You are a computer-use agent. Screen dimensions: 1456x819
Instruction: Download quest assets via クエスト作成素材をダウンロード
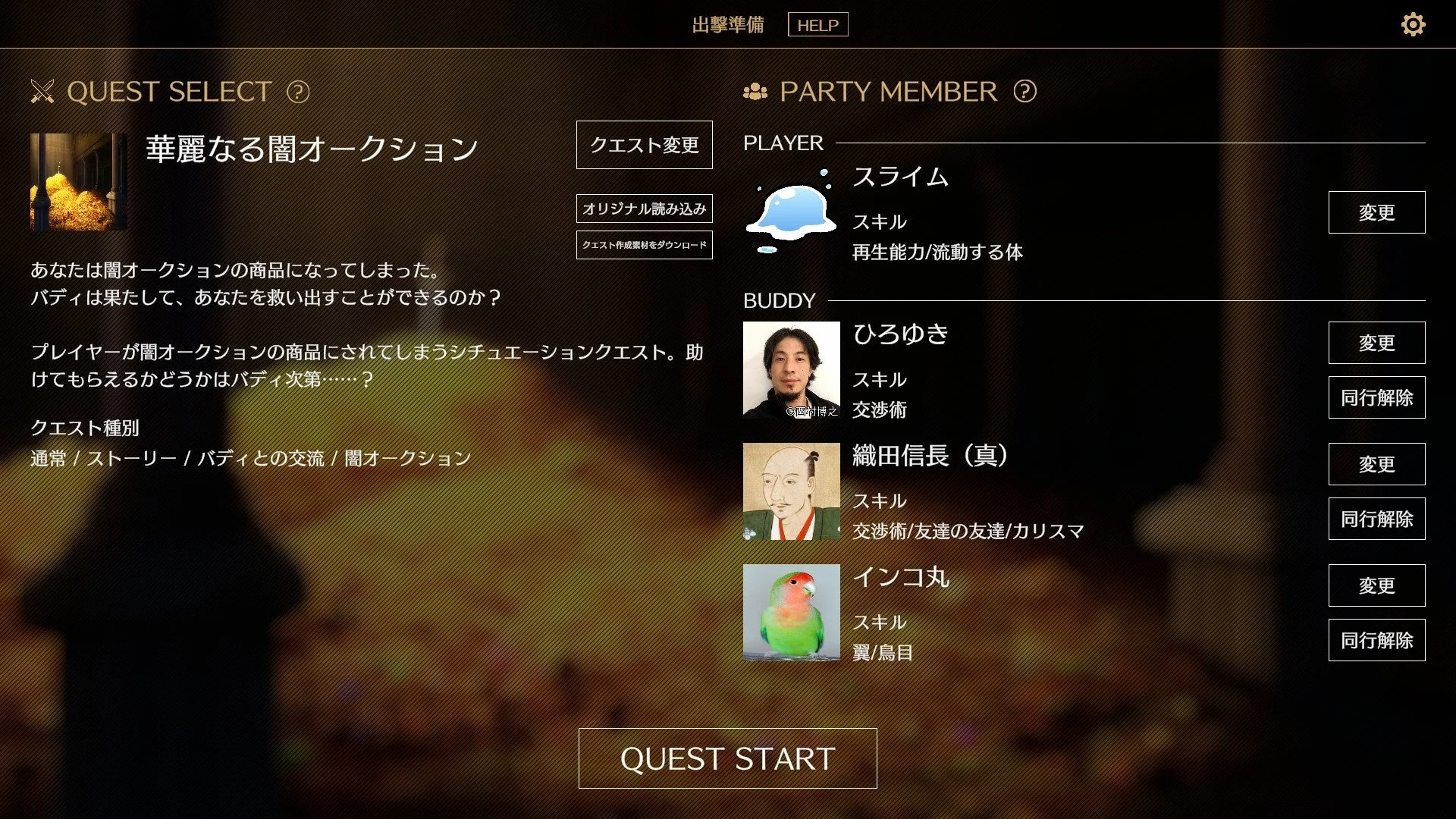point(644,245)
